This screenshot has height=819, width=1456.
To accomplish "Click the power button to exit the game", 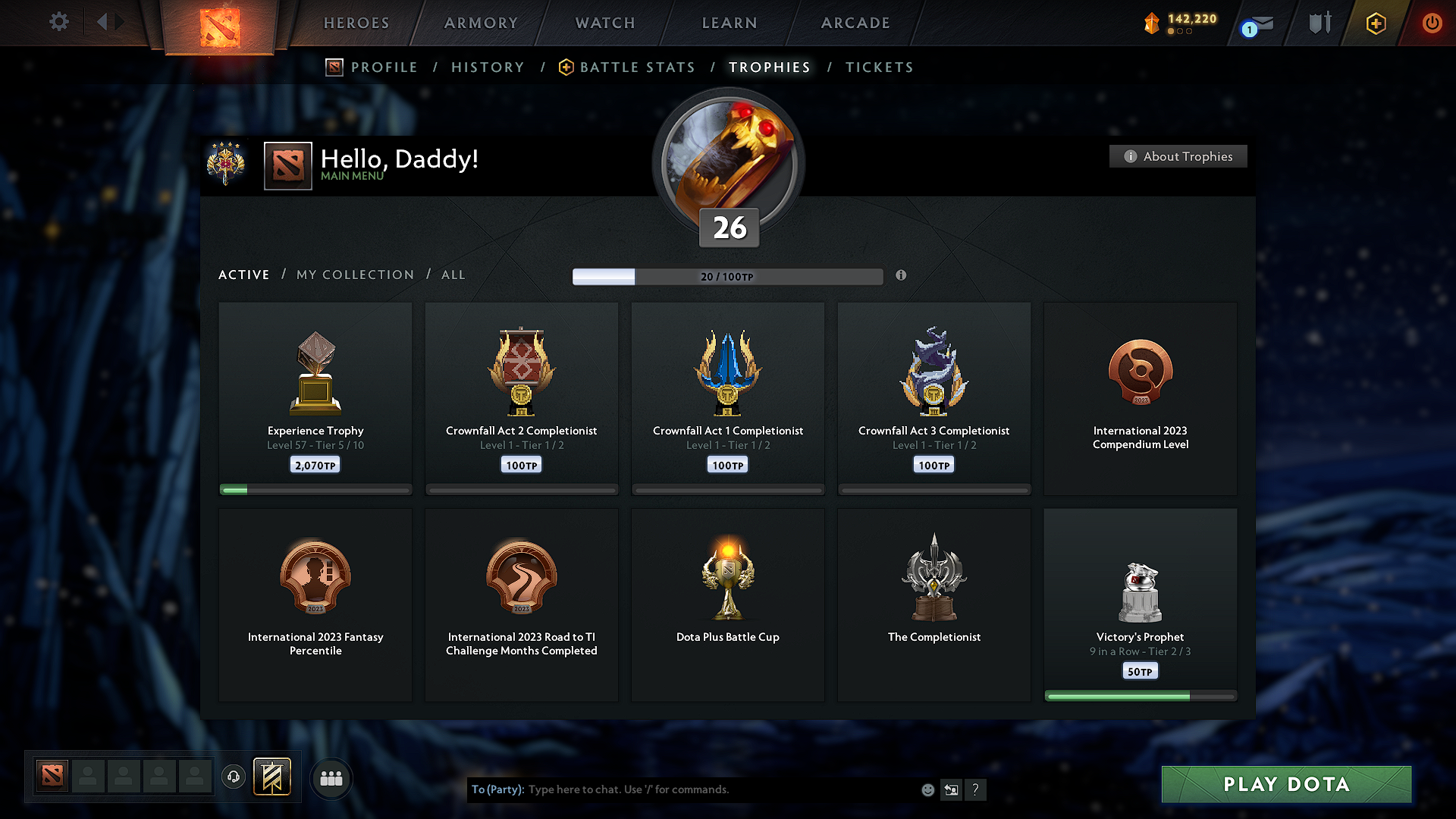I will (1432, 23).
